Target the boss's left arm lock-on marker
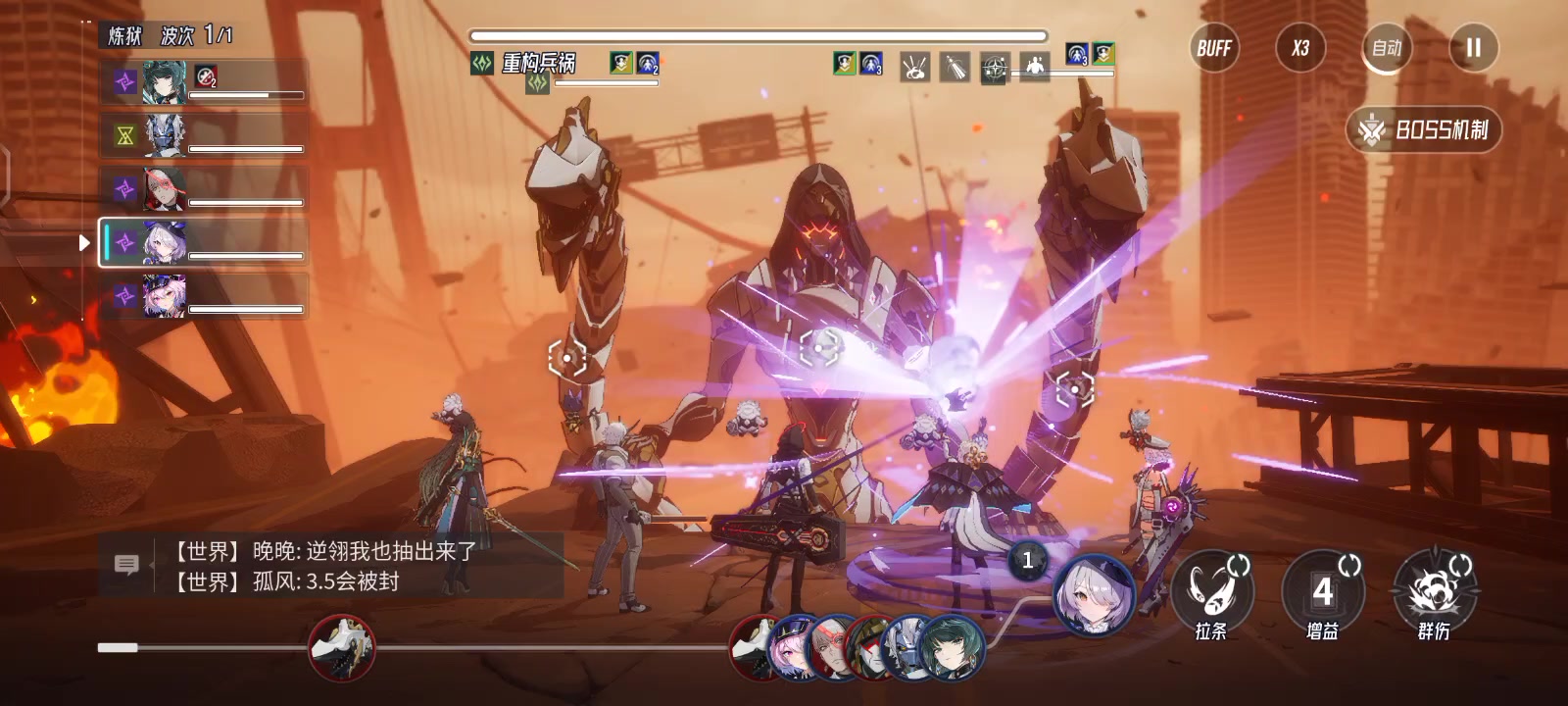This screenshot has height=706, width=1568. 566,358
